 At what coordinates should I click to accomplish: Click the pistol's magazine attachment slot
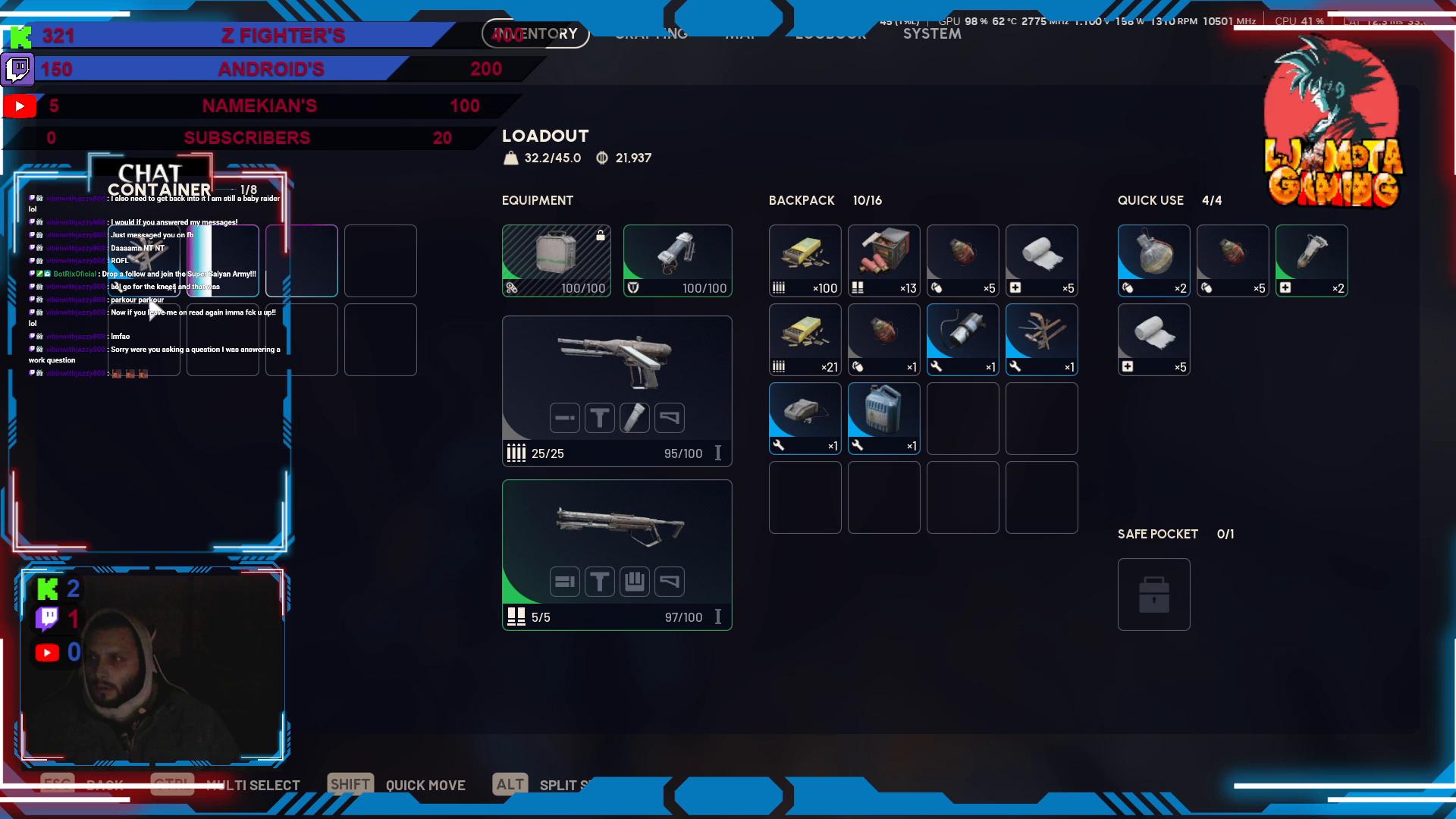click(634, 418)
